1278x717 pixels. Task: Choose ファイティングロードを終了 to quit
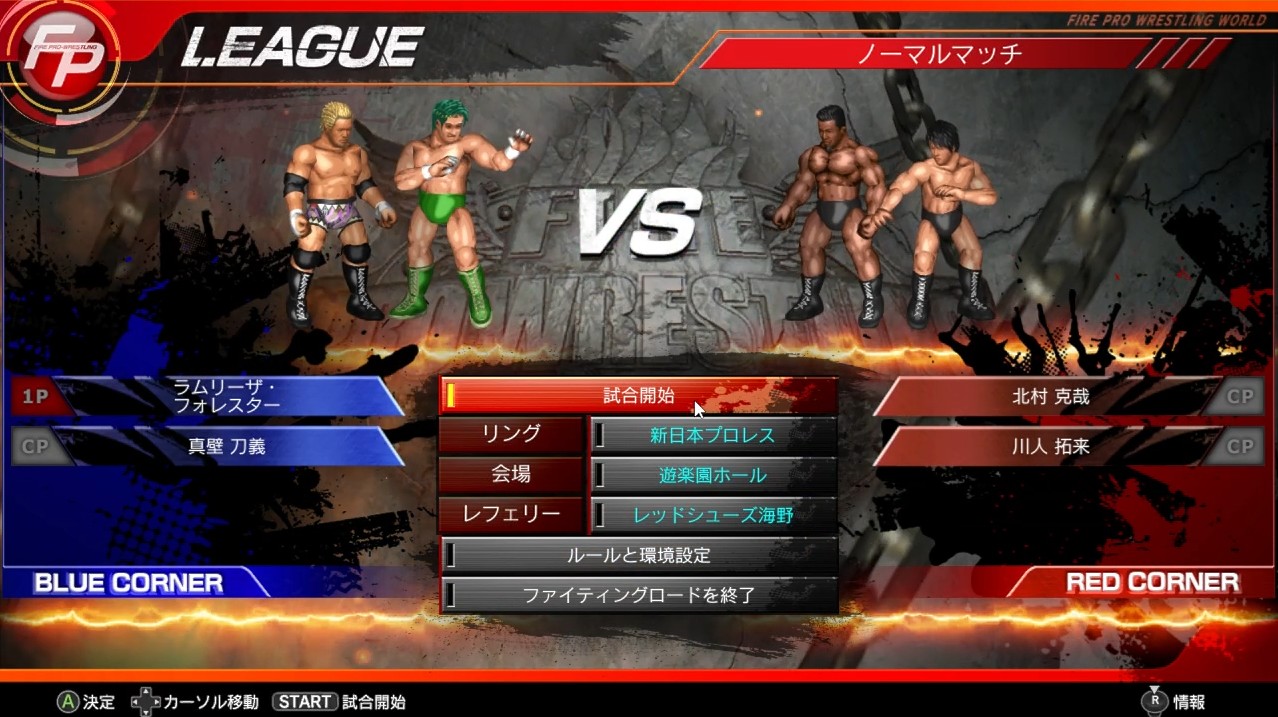(x=638, y=595)
